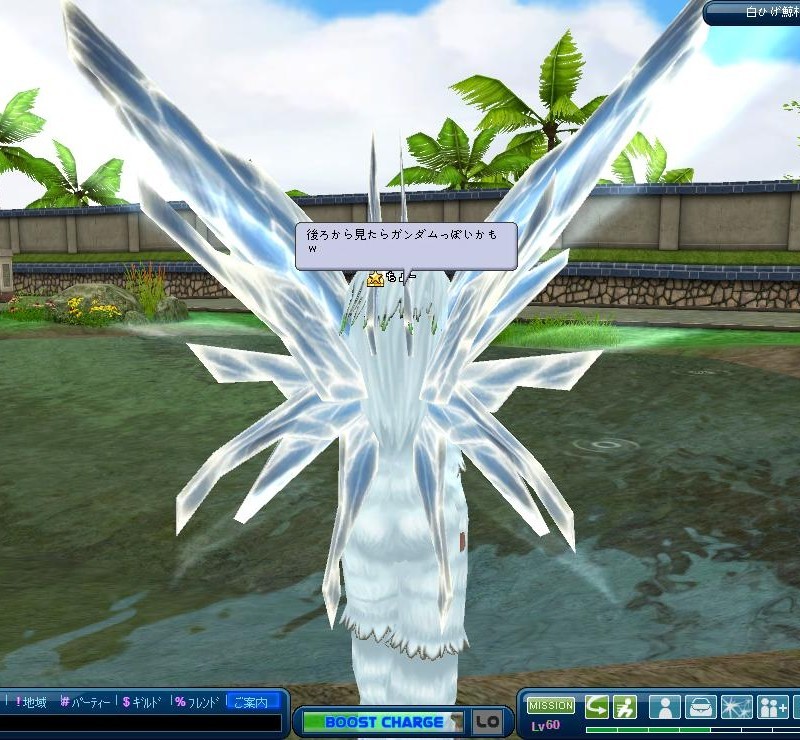Open the starburst skills icon

[x=736, y=707]
